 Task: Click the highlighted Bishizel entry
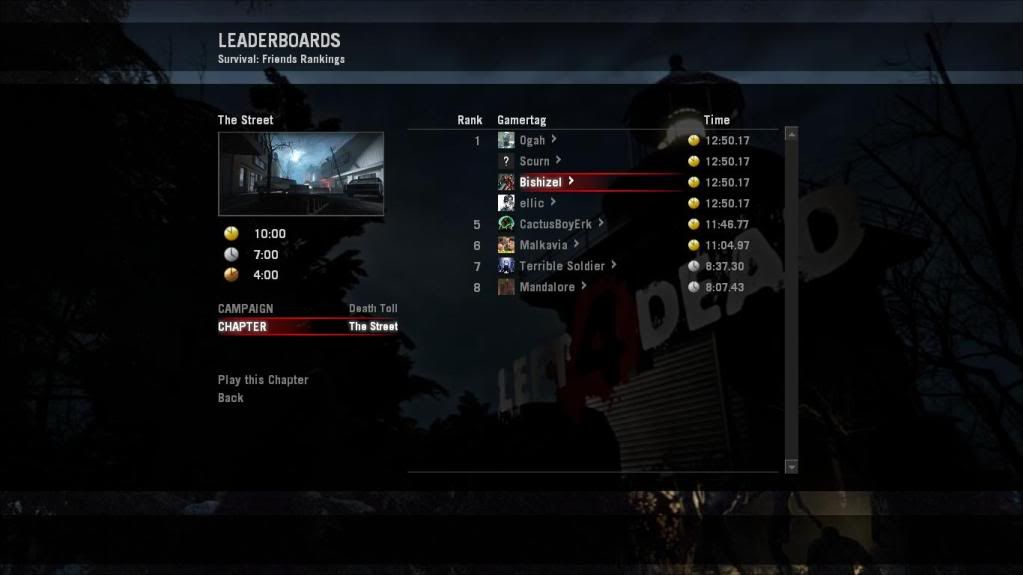(540, 182)
